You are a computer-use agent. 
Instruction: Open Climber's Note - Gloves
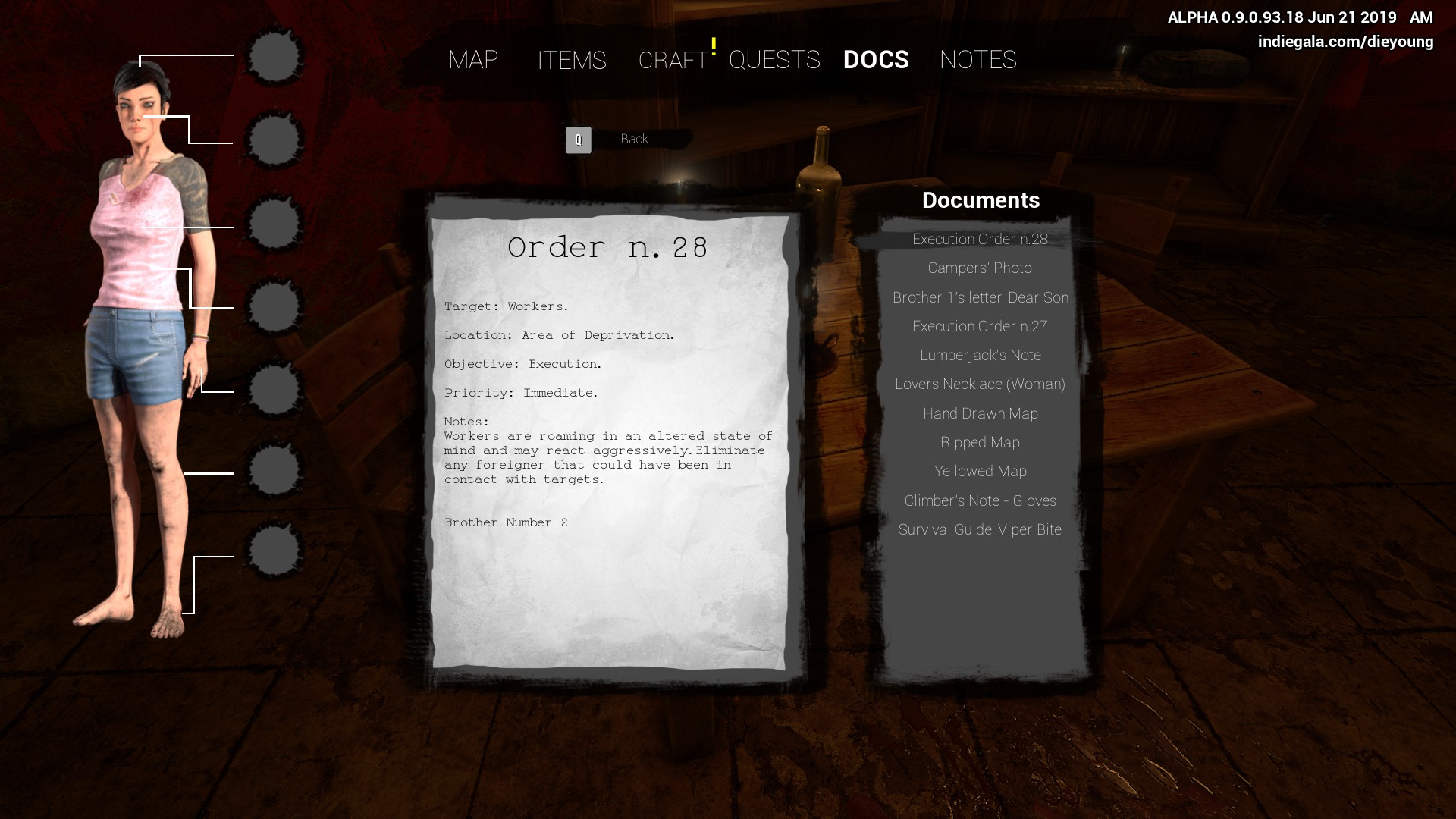coord(980,501)
